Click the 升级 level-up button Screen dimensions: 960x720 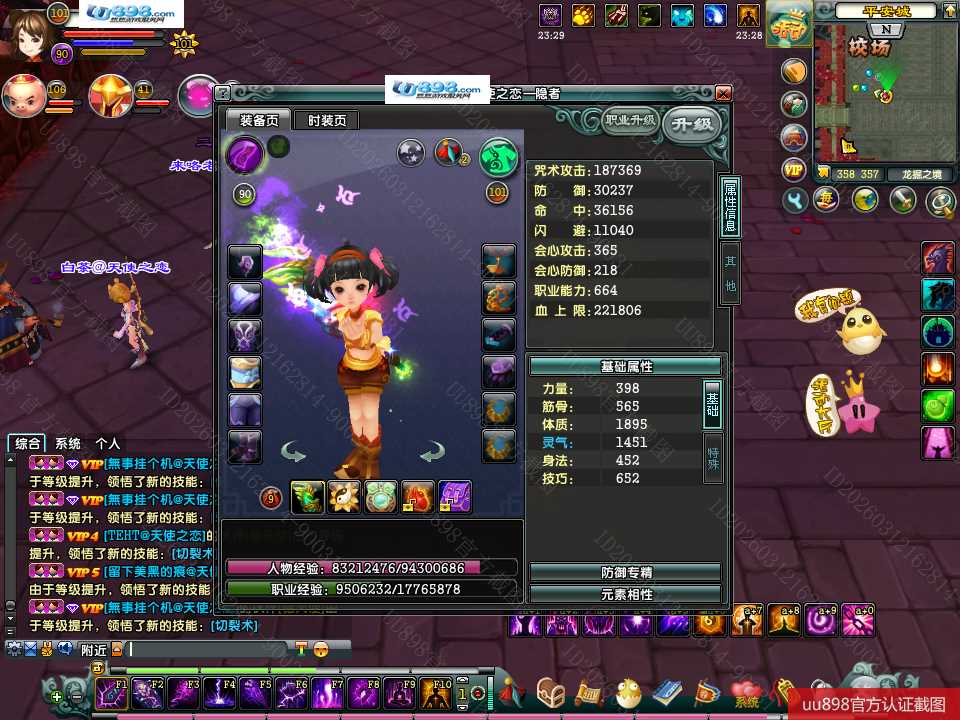[692, 124]
